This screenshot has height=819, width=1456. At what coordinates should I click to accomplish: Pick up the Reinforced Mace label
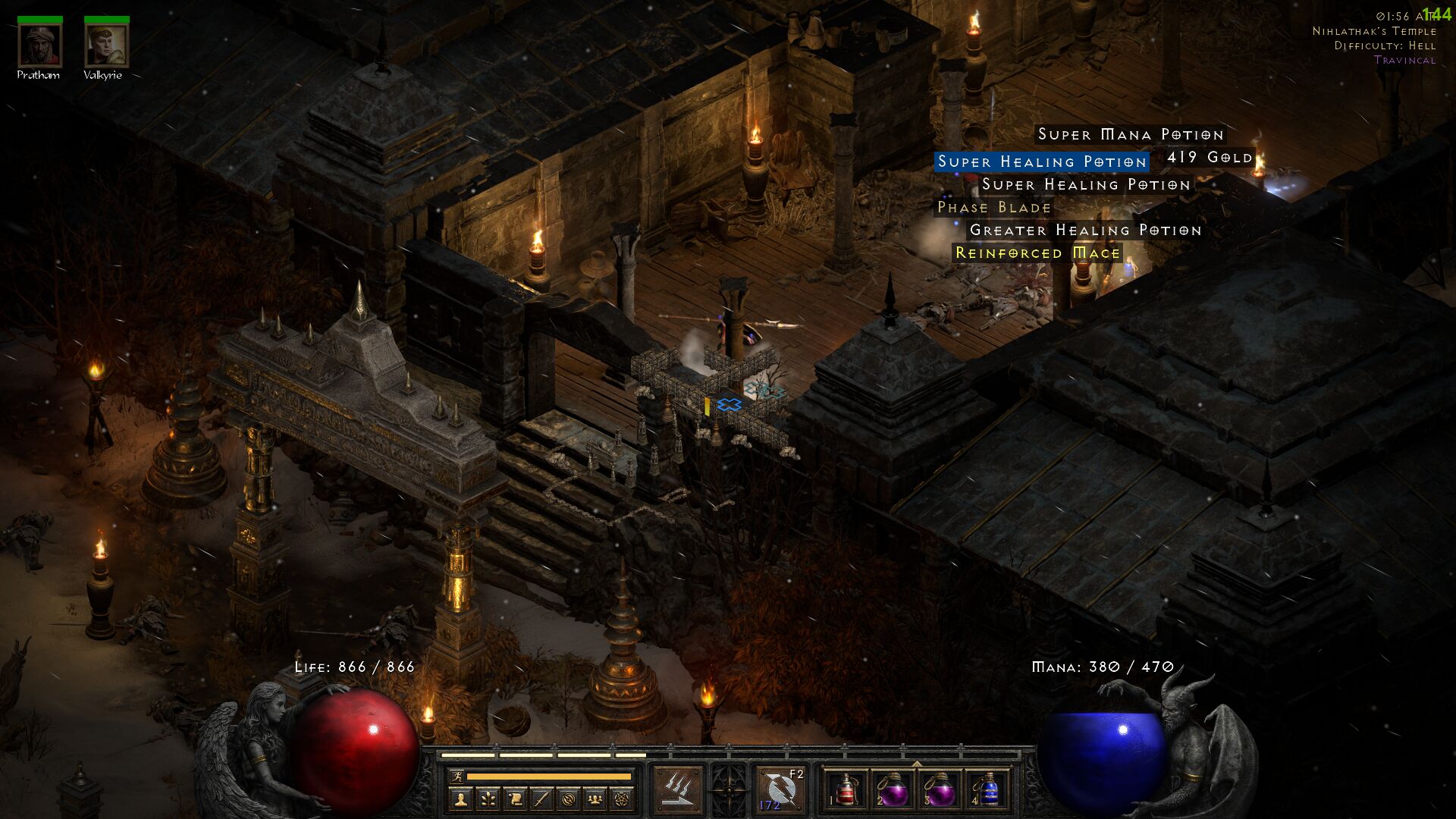(x=1037, y=253)
